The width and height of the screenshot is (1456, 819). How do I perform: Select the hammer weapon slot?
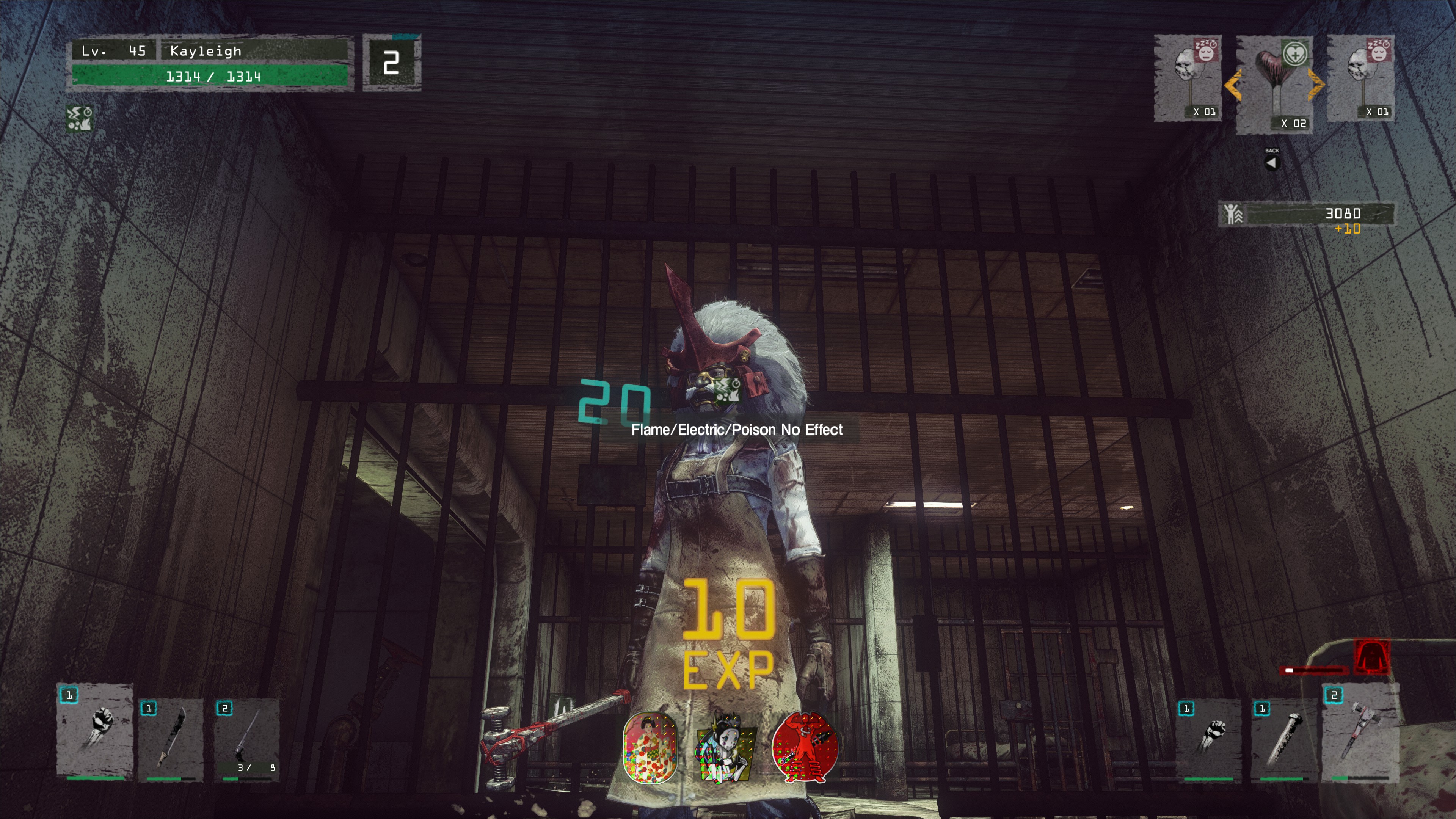(1361, 734)
